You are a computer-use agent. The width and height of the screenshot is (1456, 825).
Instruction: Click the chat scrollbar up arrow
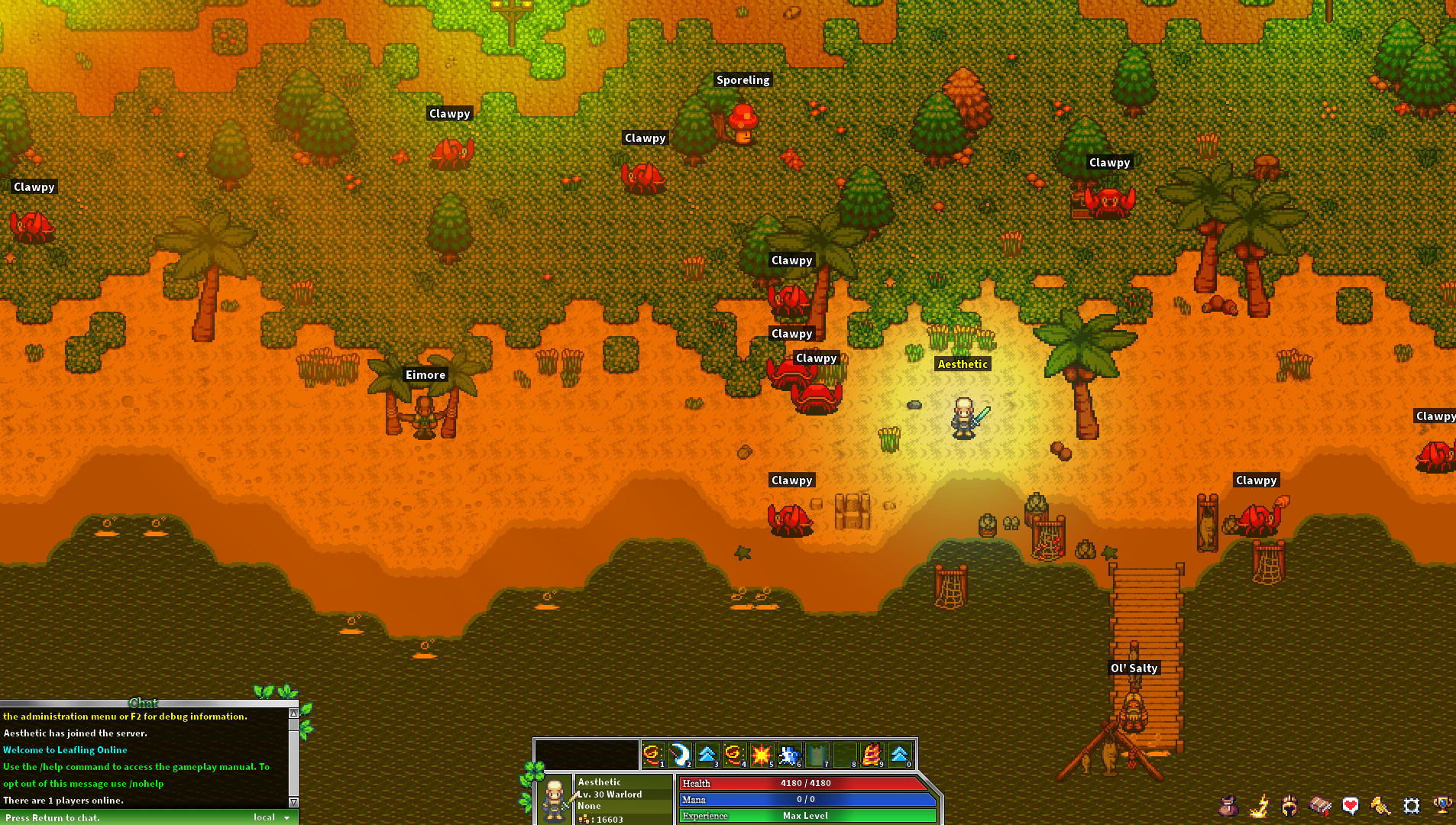pos(293,712)
